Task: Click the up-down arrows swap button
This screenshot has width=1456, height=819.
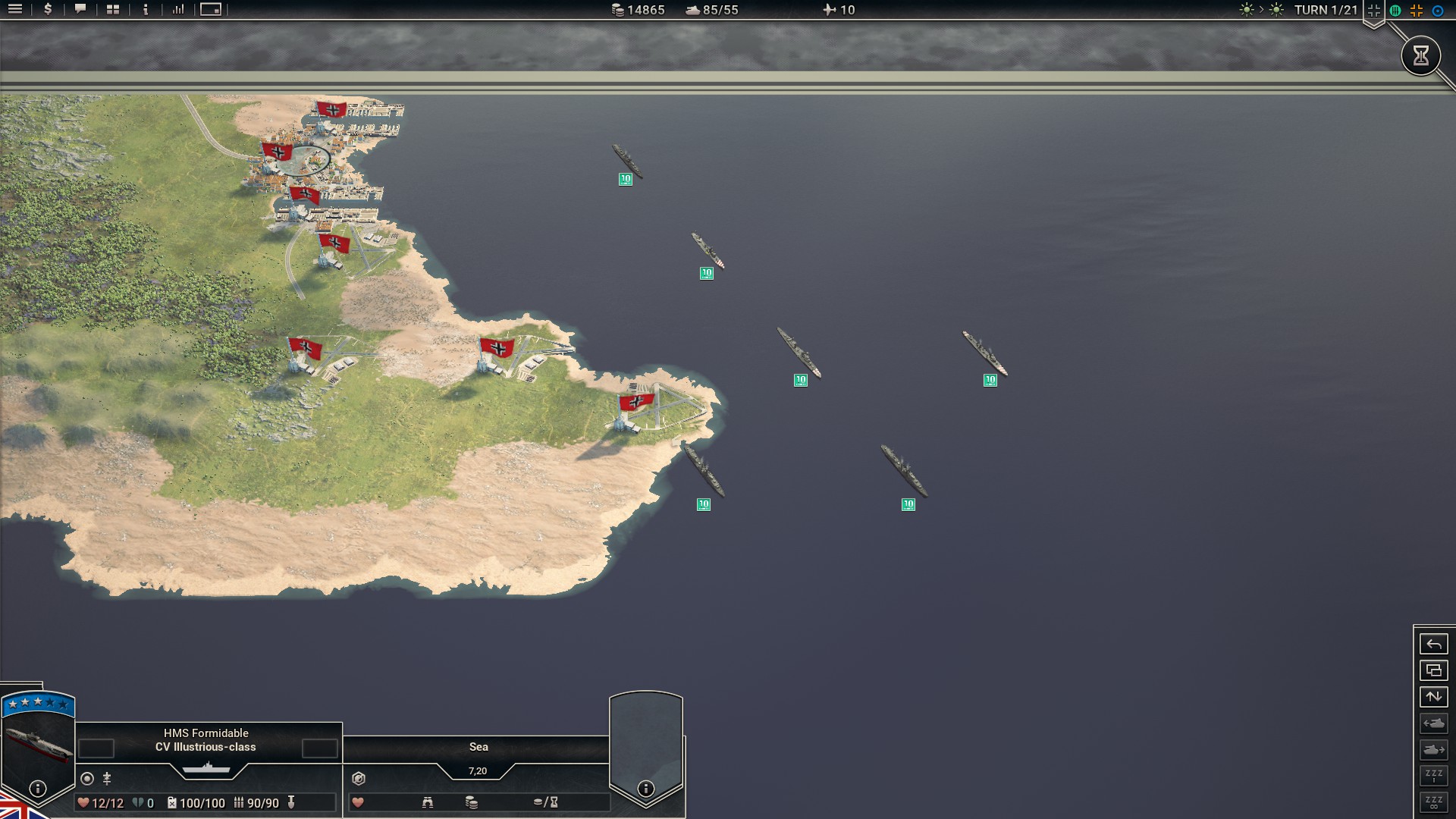Action: tap(1433, 697)
